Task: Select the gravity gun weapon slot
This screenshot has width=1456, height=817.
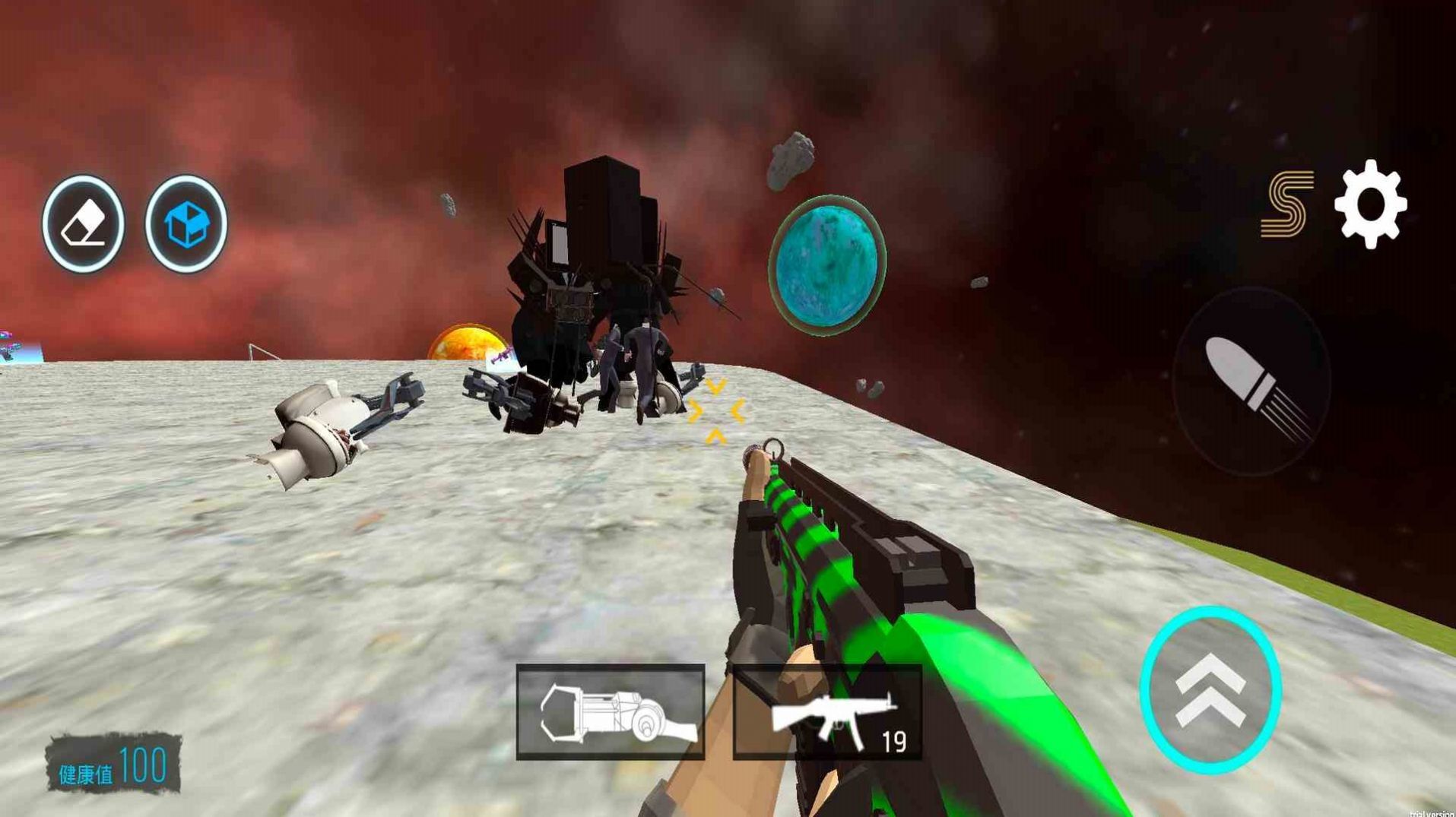Action: pos(611,712)
